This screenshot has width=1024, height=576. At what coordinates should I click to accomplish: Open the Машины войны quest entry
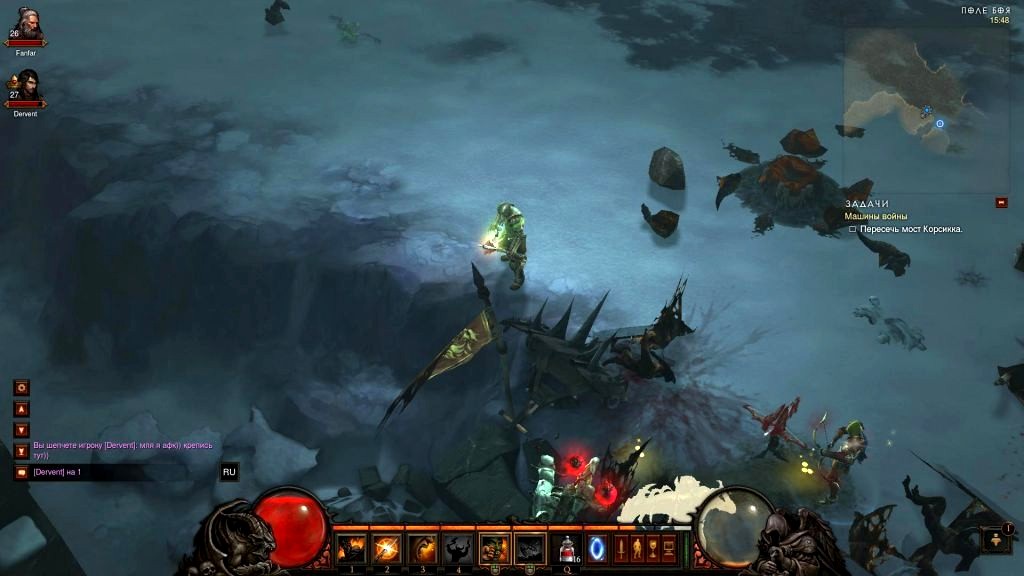tap(876, 215)
